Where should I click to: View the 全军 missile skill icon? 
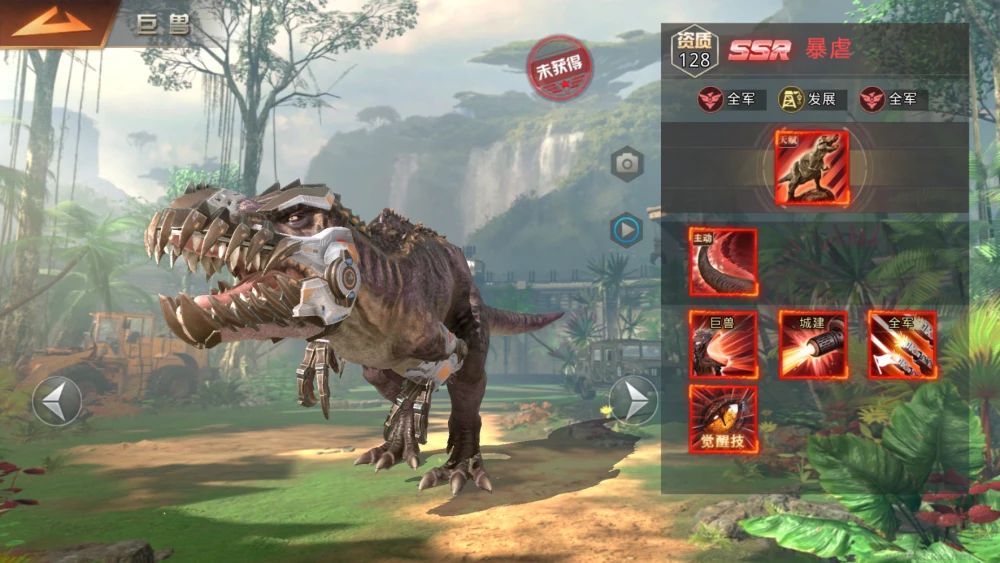[x=902, y=345]
